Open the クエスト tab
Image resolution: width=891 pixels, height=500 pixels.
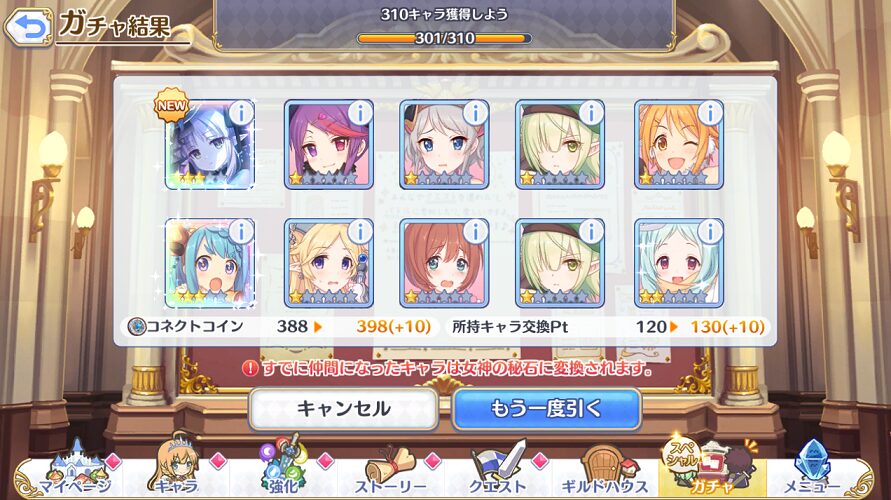[499, 472]
